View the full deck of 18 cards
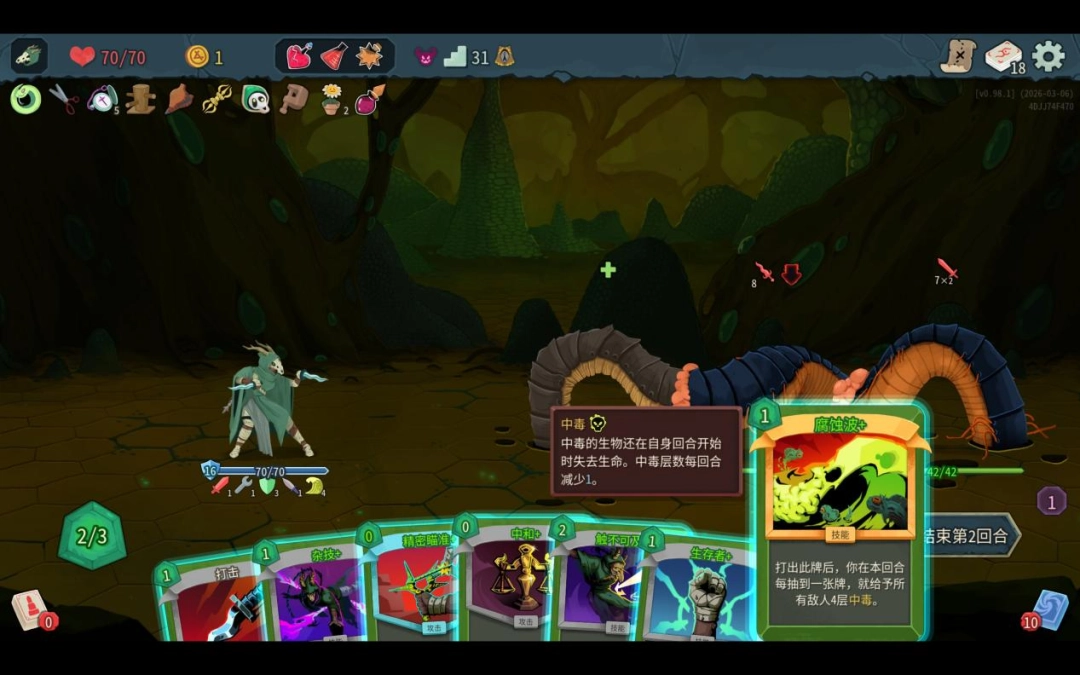The image size is (1080, 675). [x=1003, y=57]
